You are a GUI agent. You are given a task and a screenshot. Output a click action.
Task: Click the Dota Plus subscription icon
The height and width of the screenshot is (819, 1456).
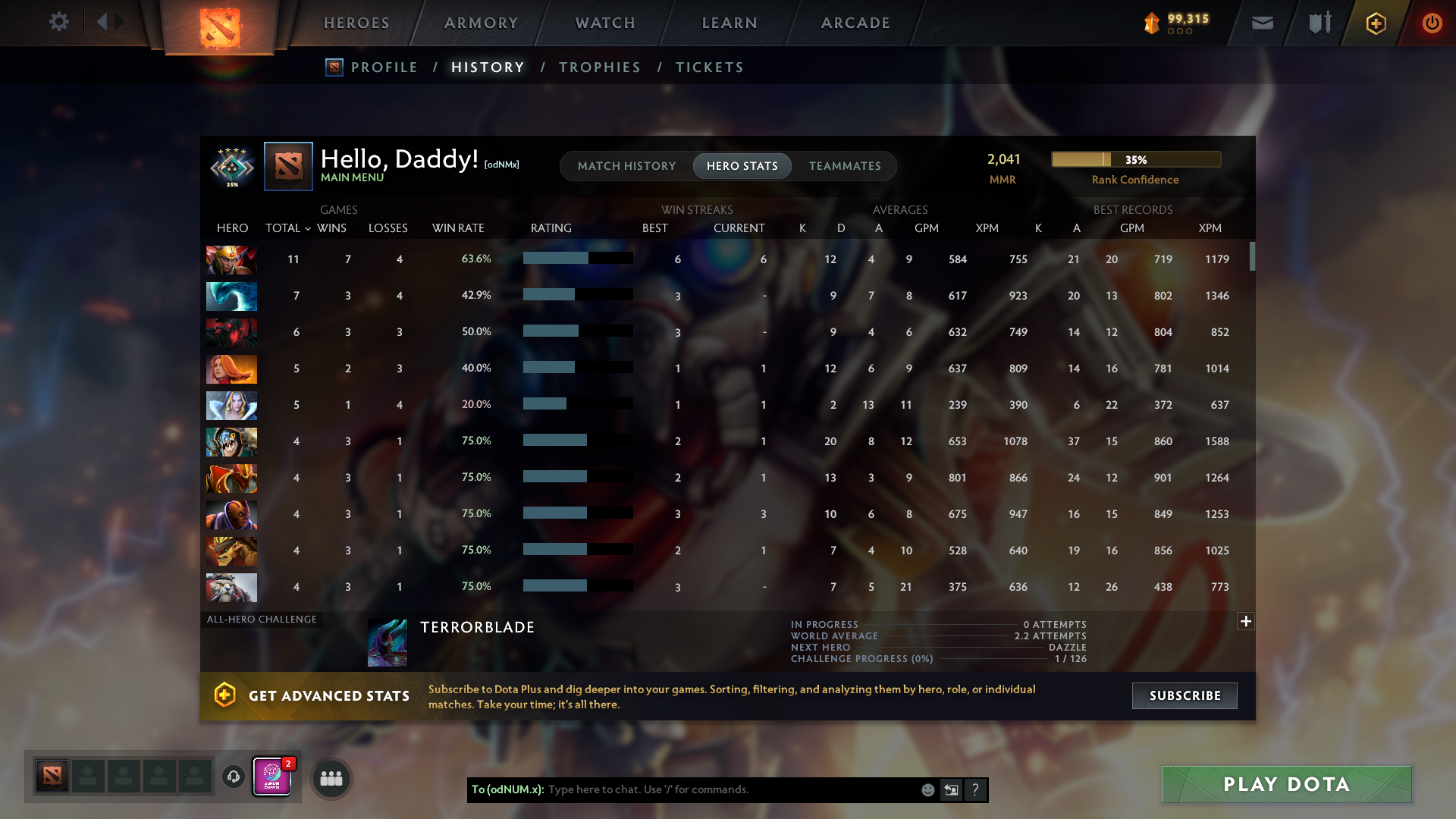coord(1375,23)
